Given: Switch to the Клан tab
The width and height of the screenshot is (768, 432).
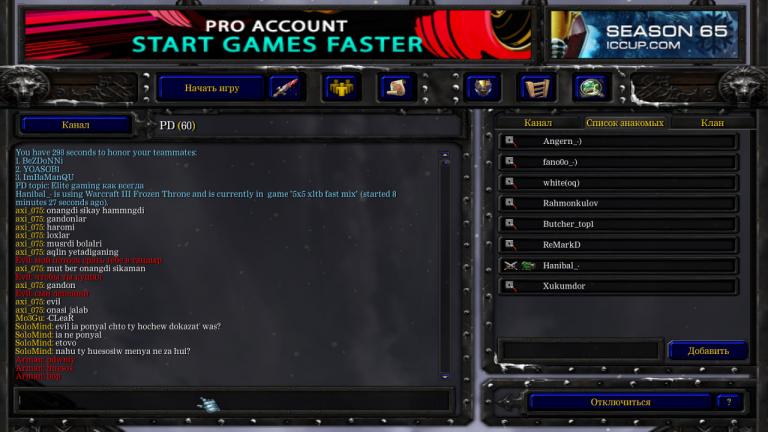Looking at the screenshot, I should pos(712,123).
